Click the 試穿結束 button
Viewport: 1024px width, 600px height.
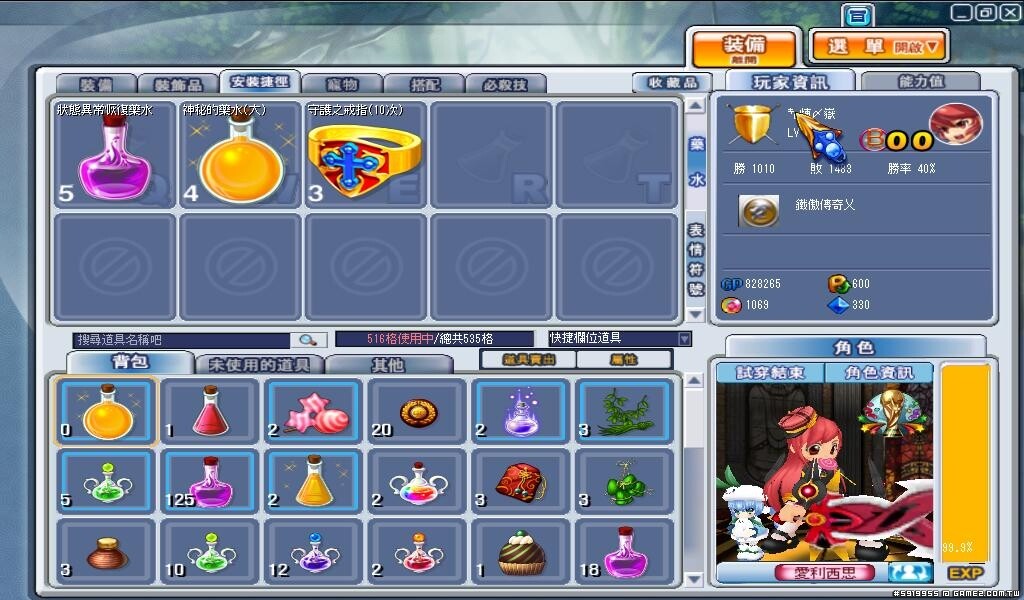pyautogui.click(x=769, y=373)
